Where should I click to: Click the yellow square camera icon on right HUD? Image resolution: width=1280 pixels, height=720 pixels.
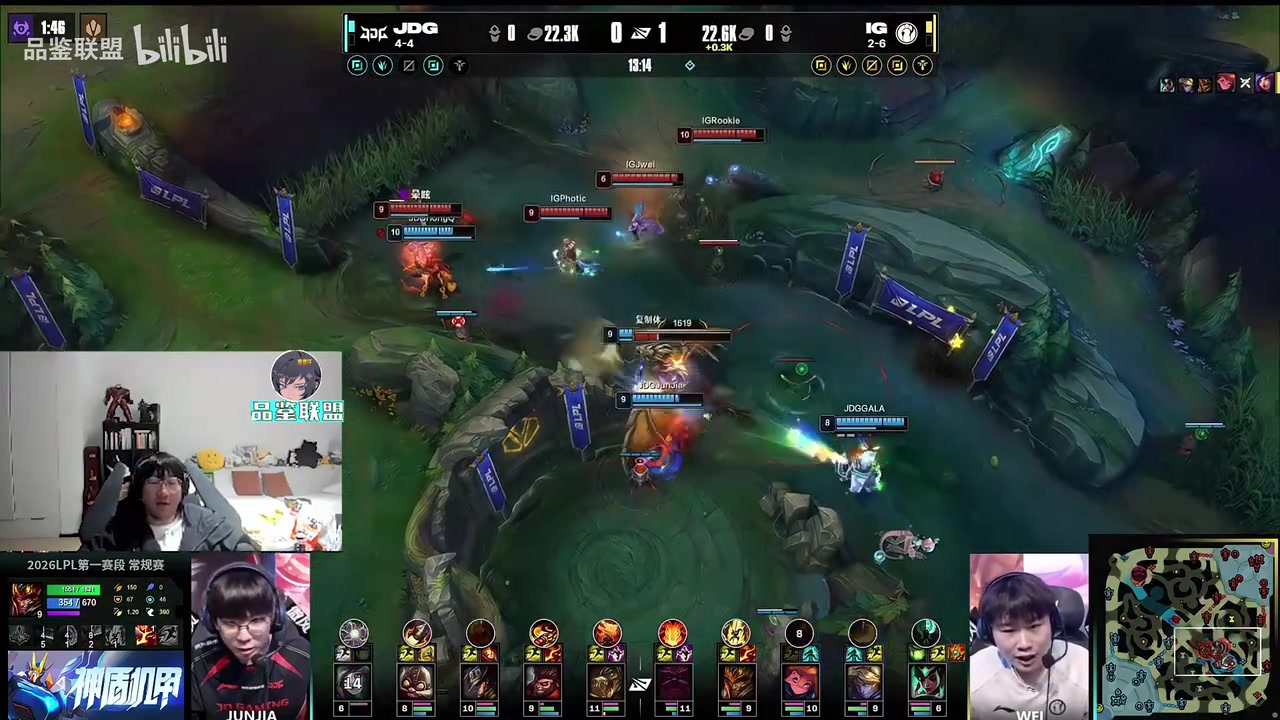(821, 65)
